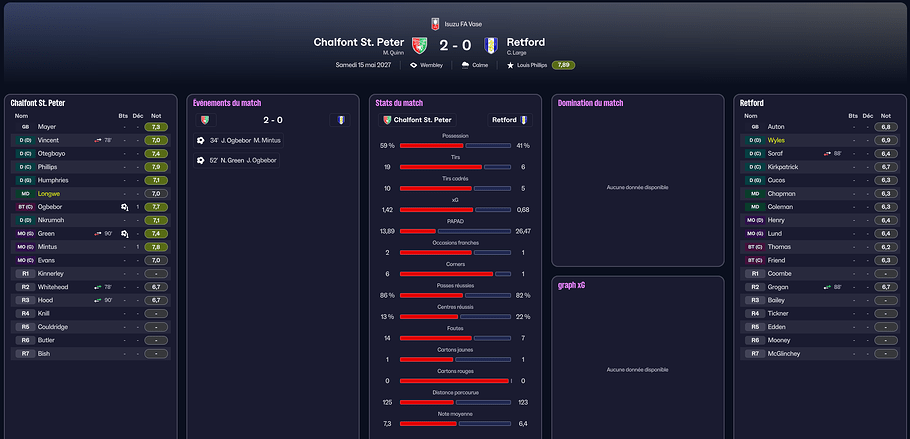Select Otegbayo in the Chalfont lineup
The height and width of the screenshot is (439, 910).
(54, 154)
